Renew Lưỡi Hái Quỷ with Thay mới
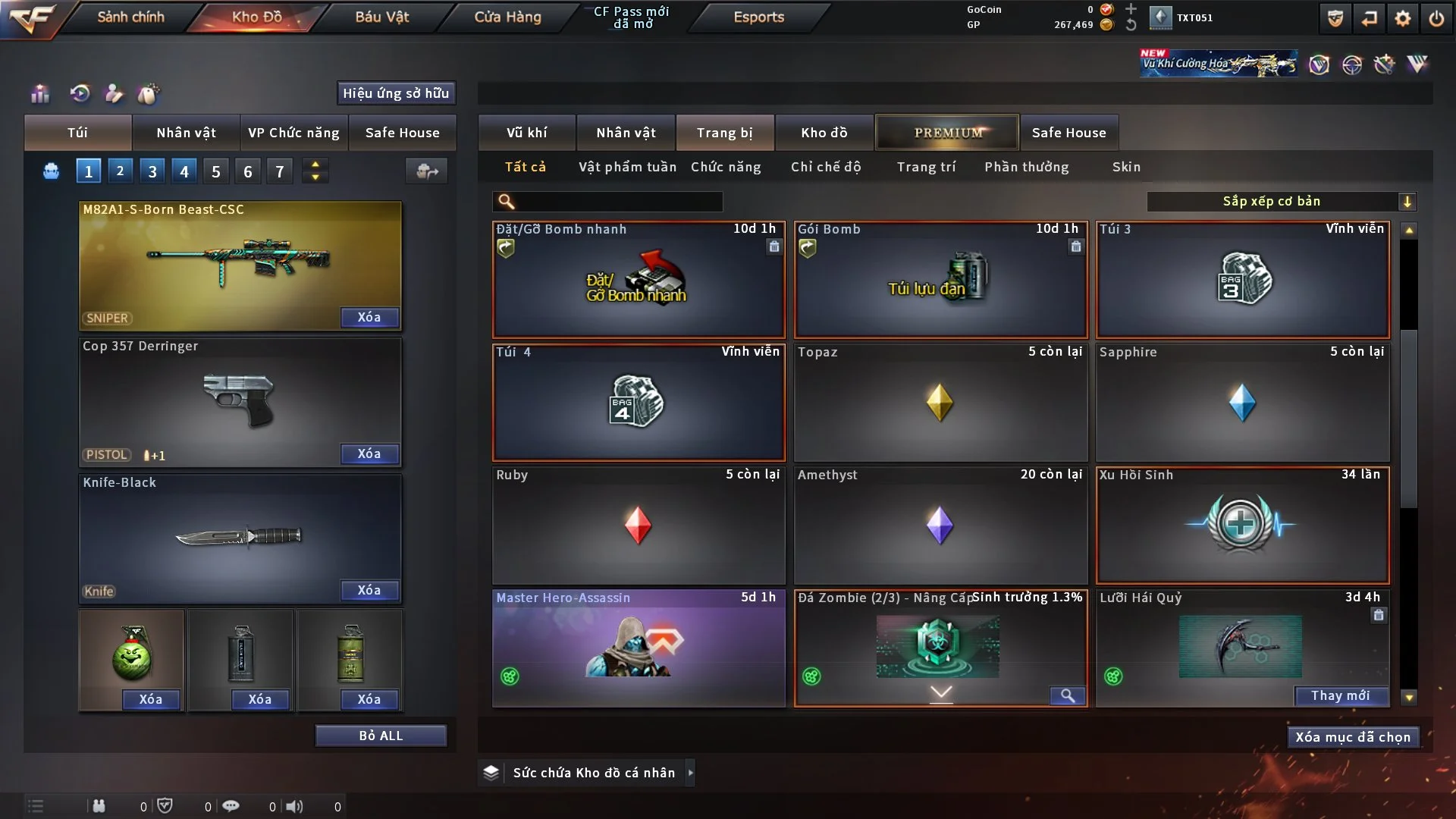The width and height of the screenshot is (1456, 819). [1340, 695]
